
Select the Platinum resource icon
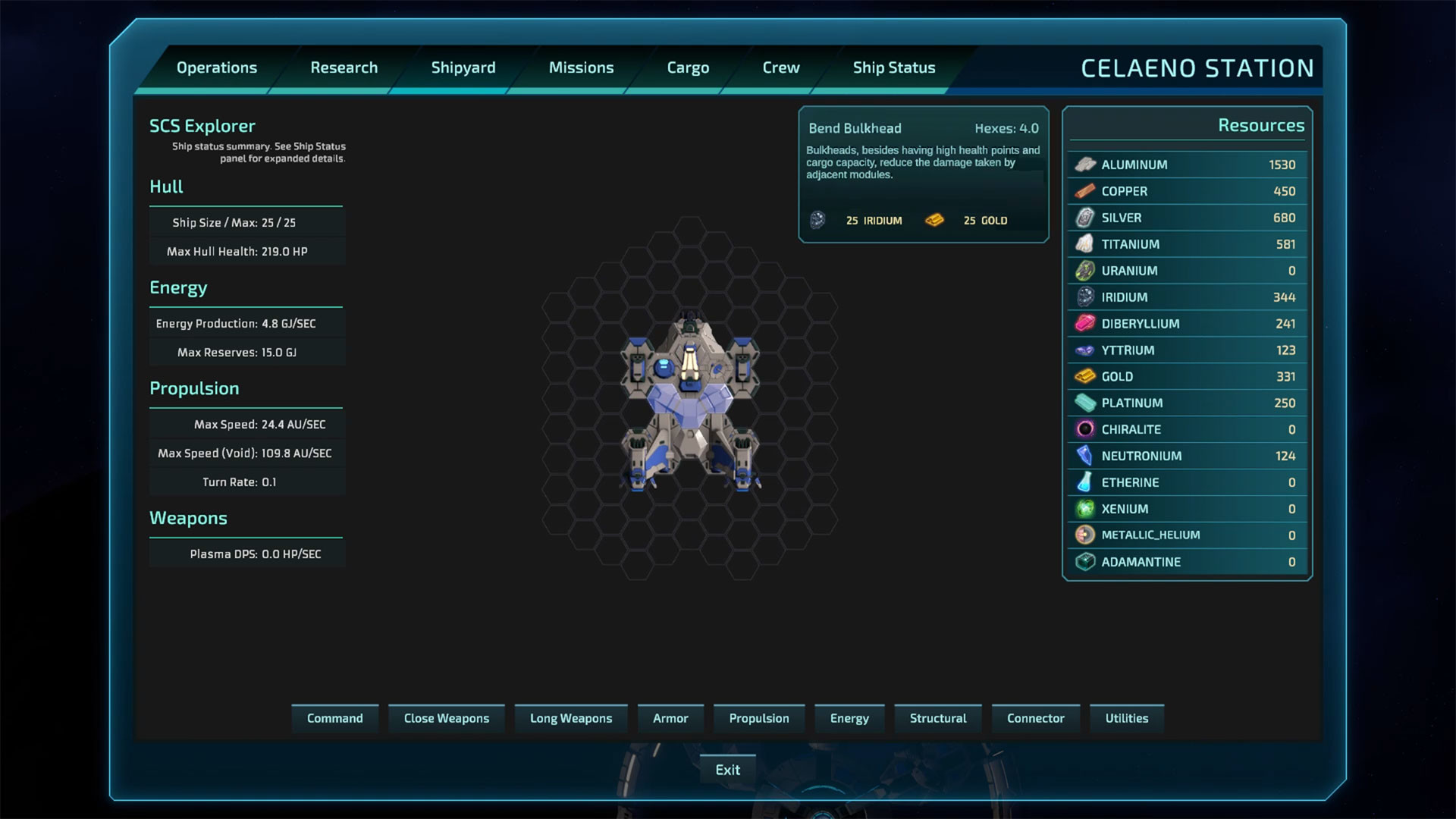(1086, 403)
